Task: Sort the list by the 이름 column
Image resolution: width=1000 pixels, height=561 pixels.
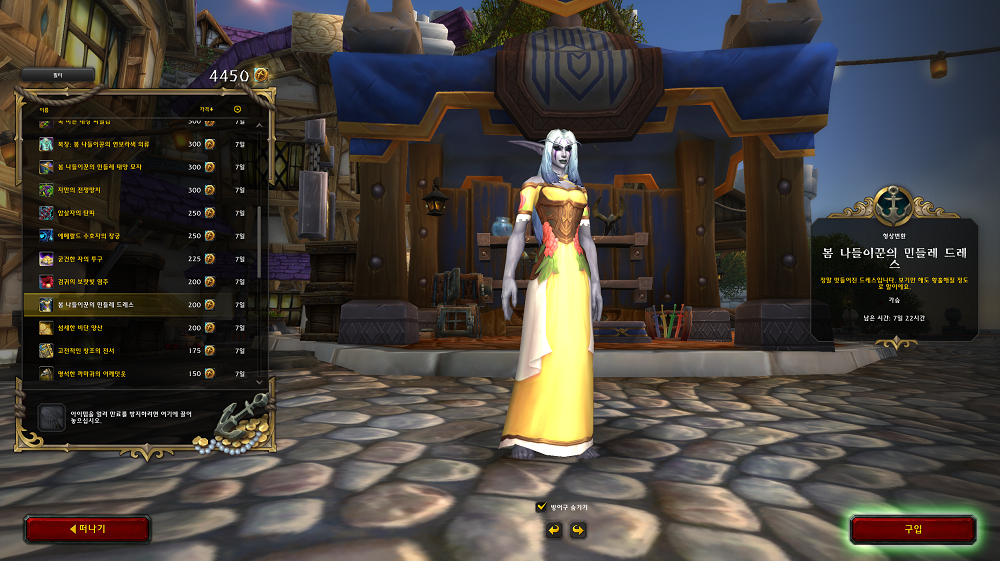Action: [x=44, y=109]
